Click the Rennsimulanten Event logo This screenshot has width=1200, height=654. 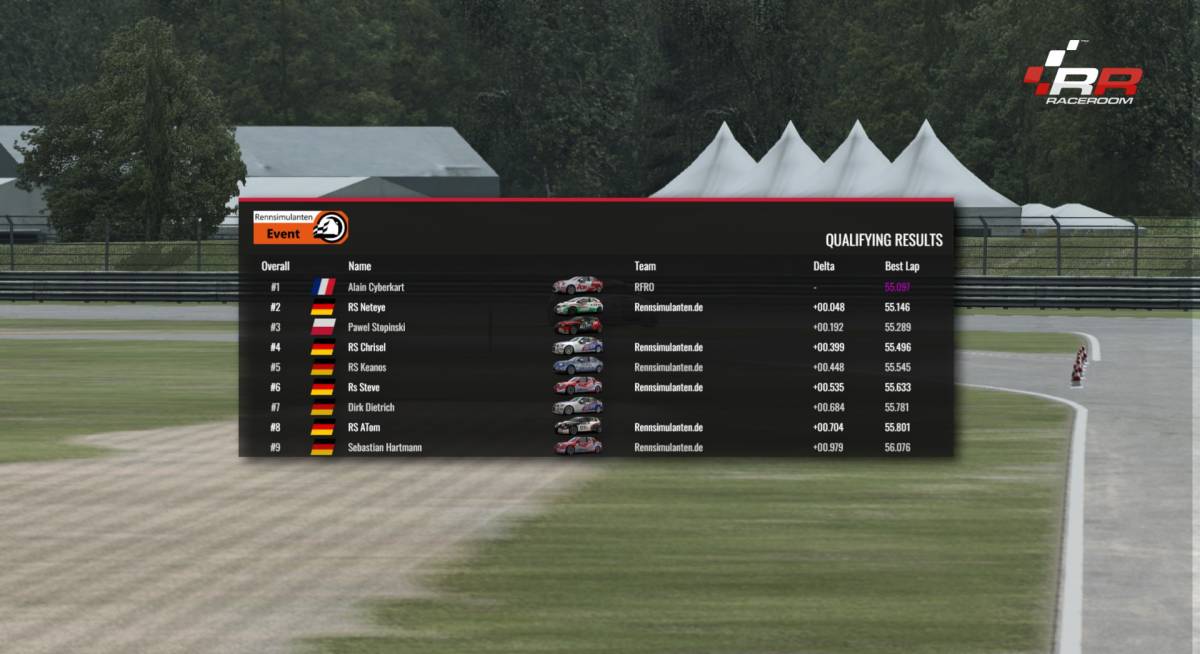(x=300, y=227)
